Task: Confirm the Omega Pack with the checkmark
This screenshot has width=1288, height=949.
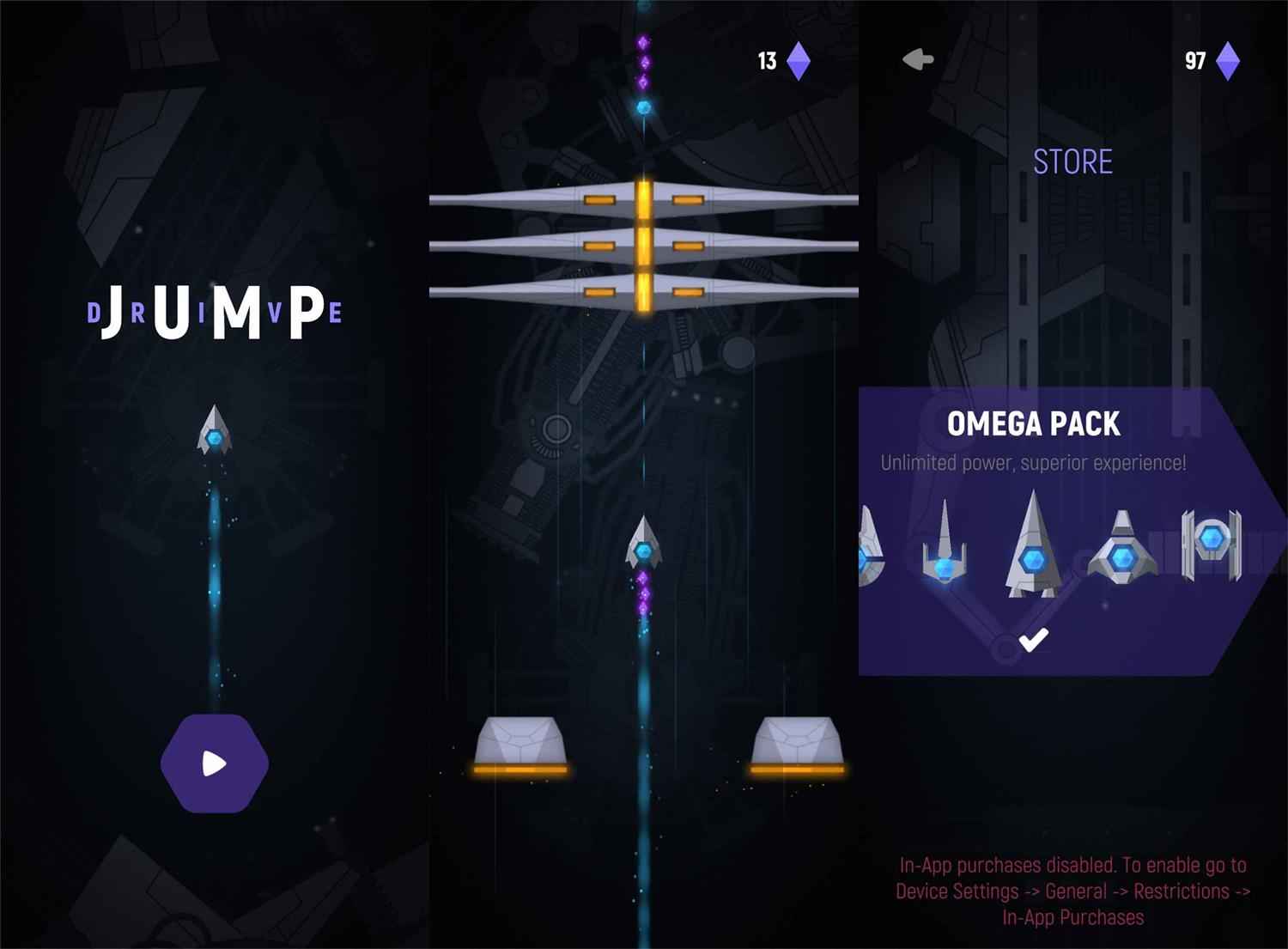Action: (x=1033, y=640)
